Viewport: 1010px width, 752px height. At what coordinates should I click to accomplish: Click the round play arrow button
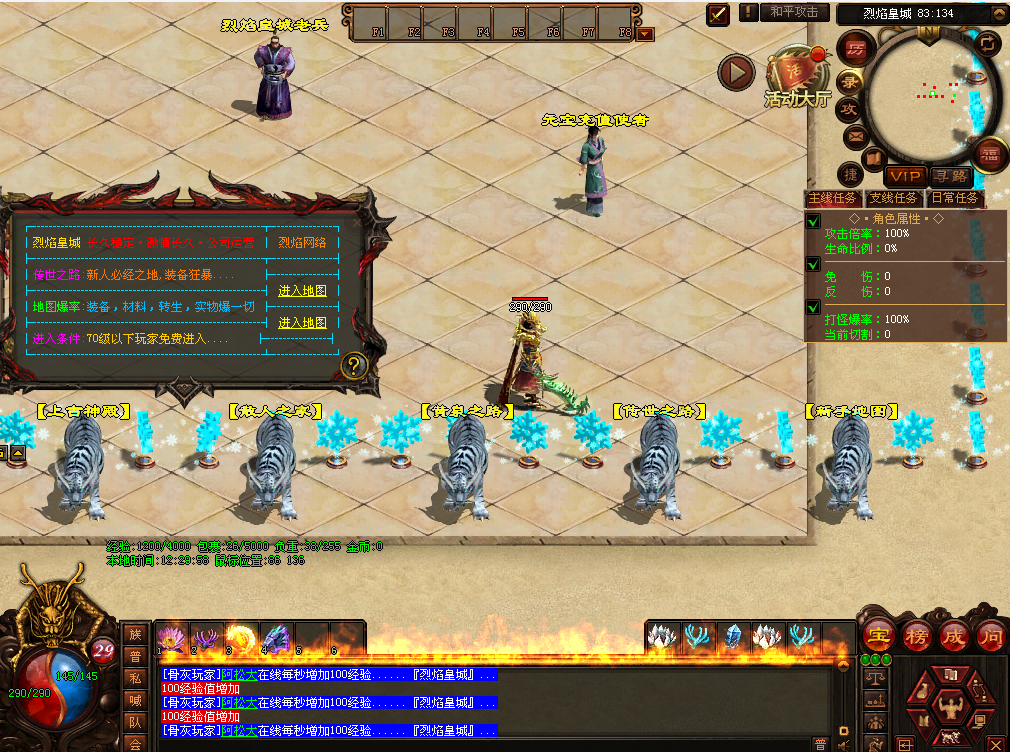tap(737, 72)
